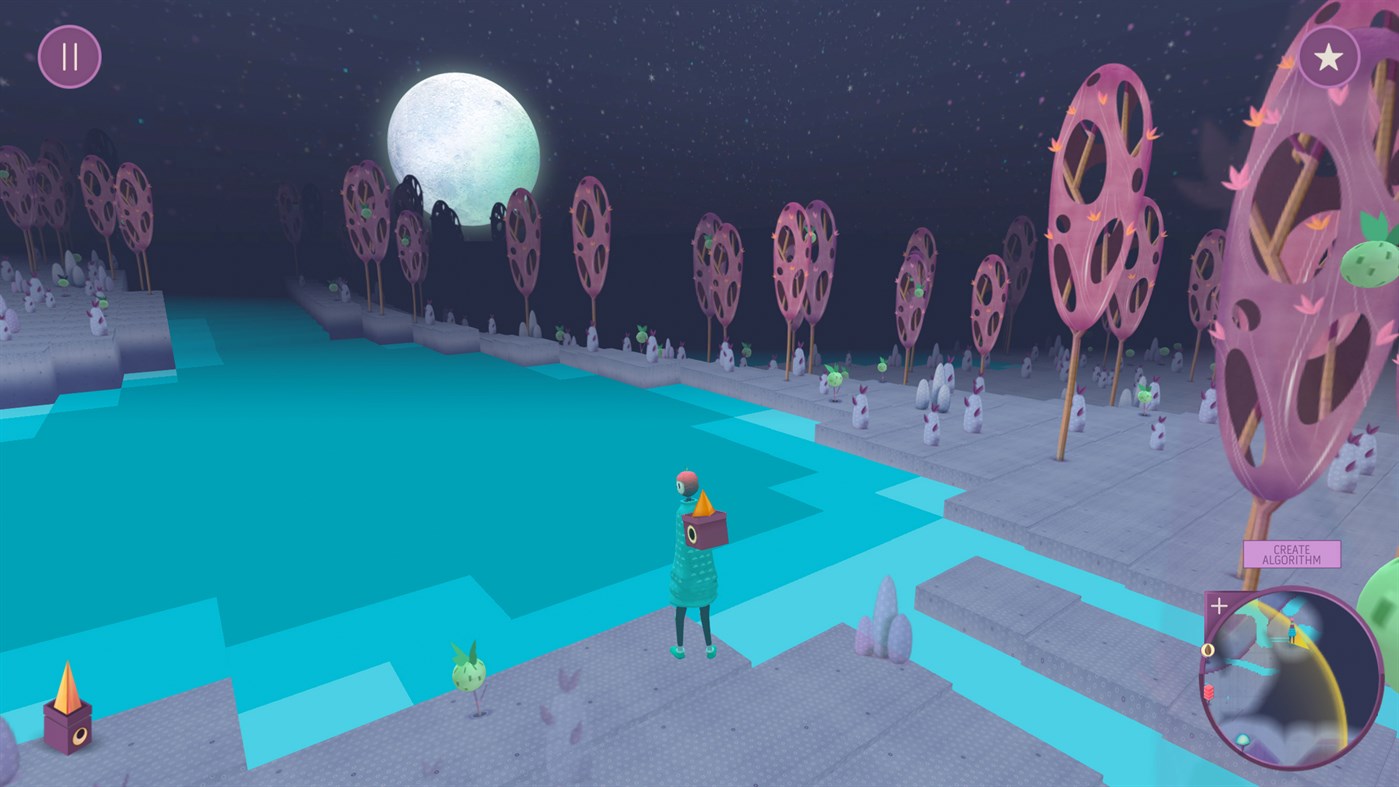Click the red stacked marker inside the minimap

[x=1210, y=691]
